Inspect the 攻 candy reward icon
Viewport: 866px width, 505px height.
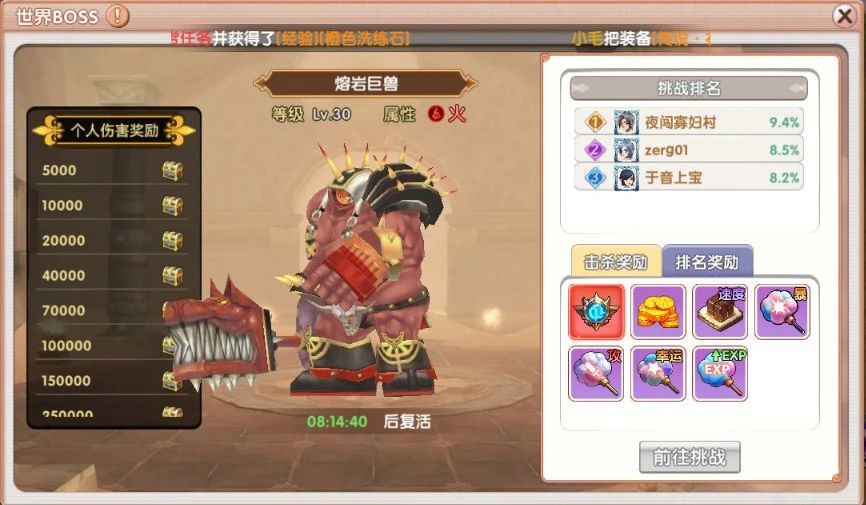tap(596, 373)
